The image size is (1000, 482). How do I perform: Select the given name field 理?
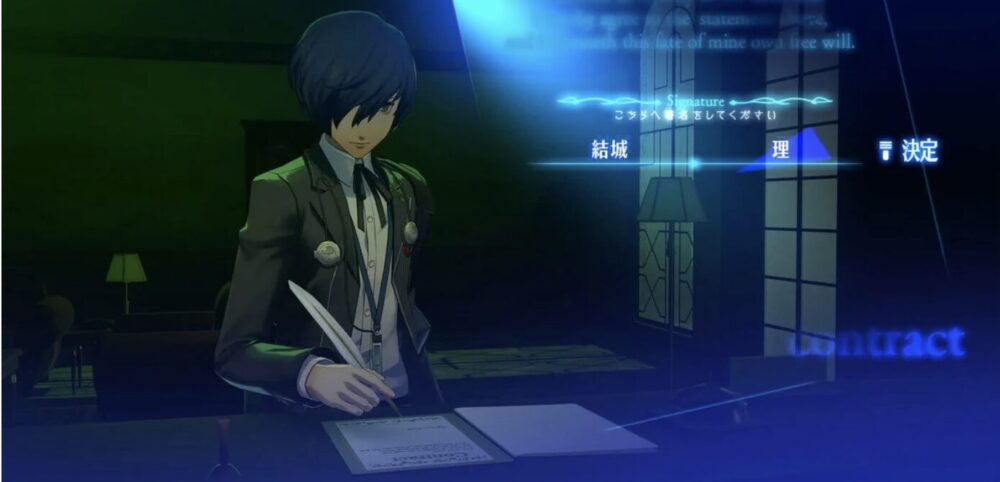782,152
